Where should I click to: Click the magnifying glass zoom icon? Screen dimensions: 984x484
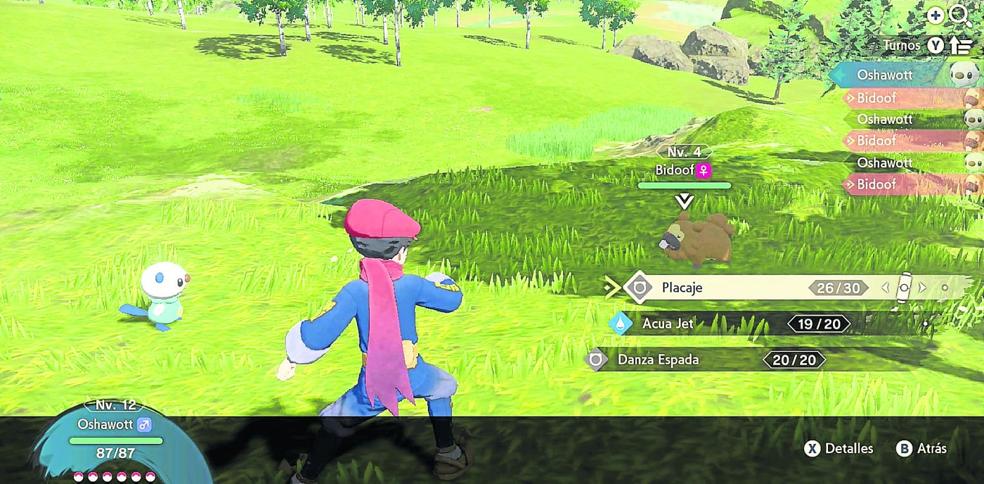pos(959,15)
